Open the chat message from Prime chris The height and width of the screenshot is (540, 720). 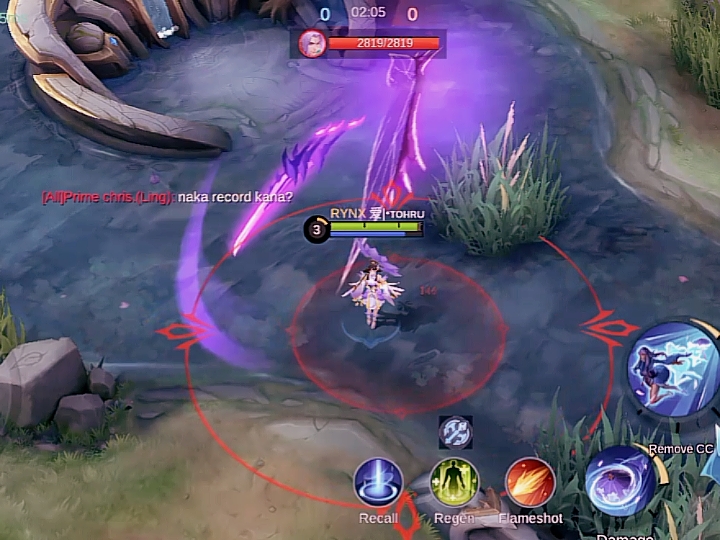click(167, 197)
